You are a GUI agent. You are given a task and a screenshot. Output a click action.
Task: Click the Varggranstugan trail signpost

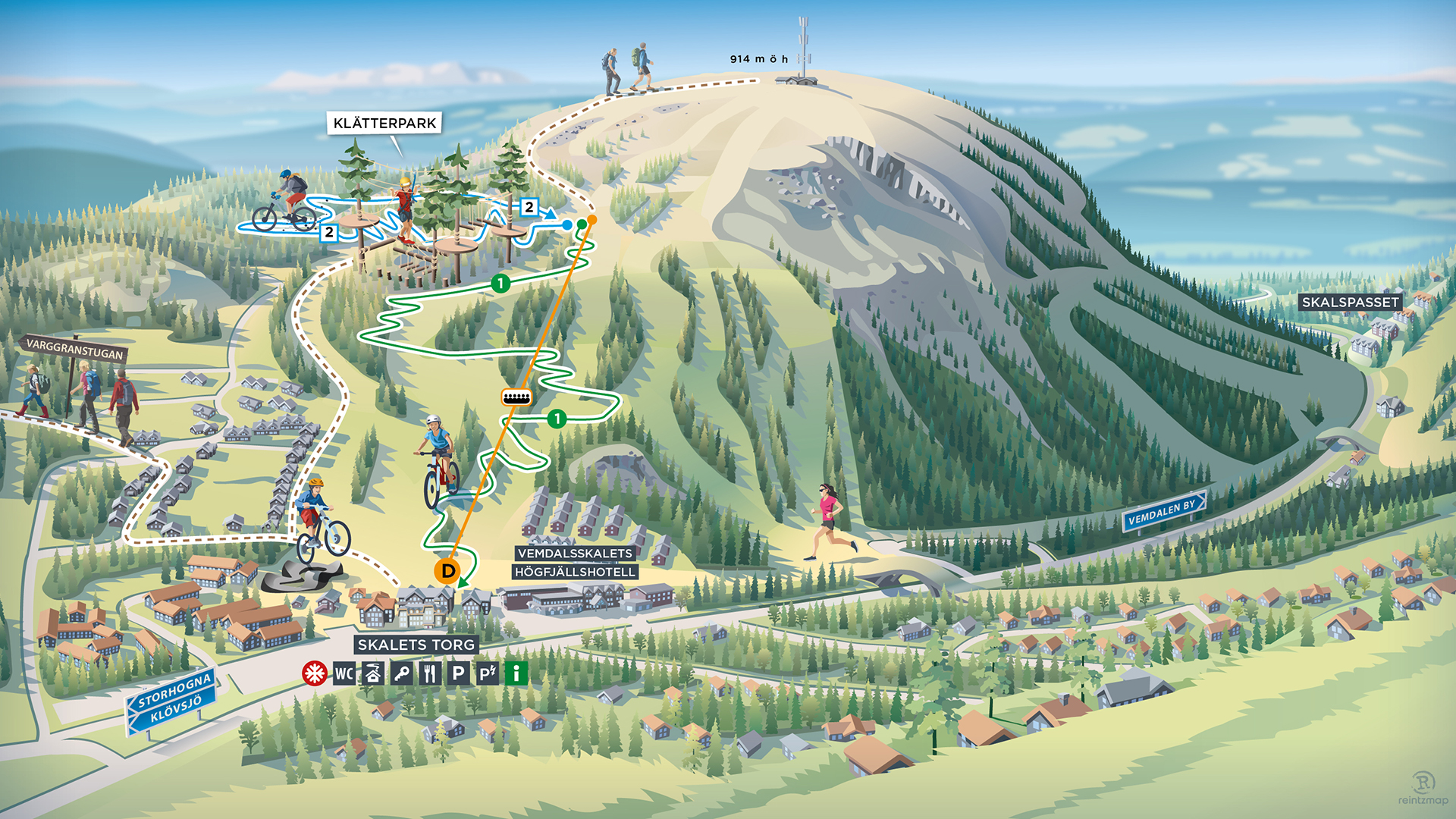pos(74,349)
